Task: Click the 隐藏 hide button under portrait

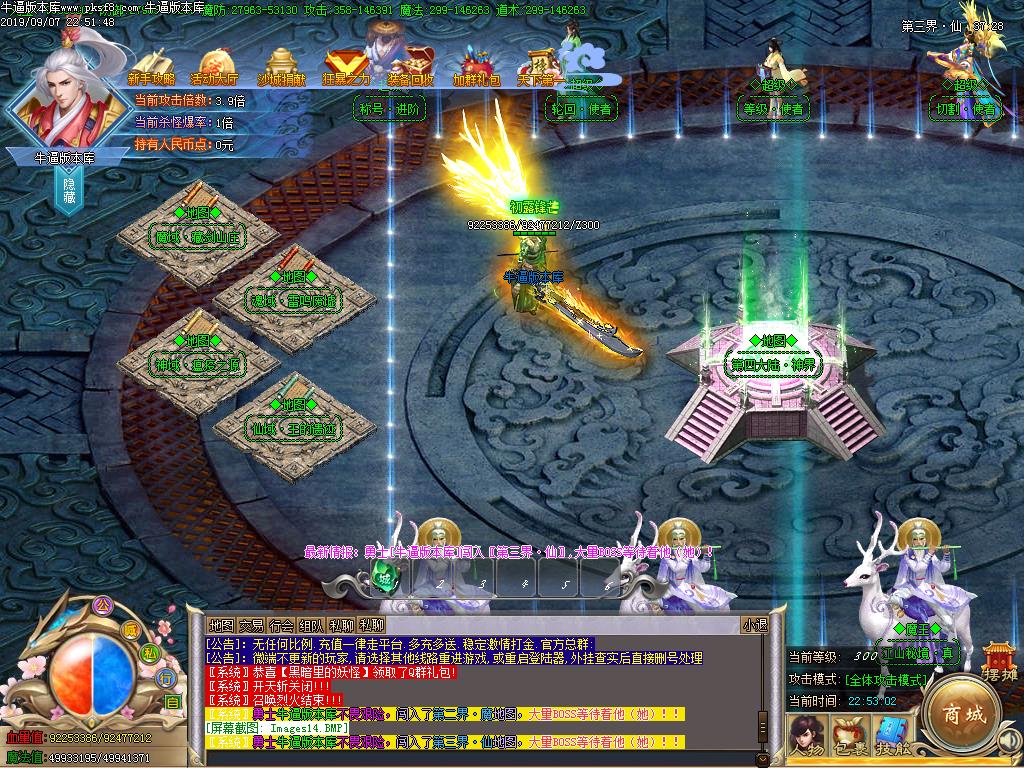Action: click(x=70, y=190)
